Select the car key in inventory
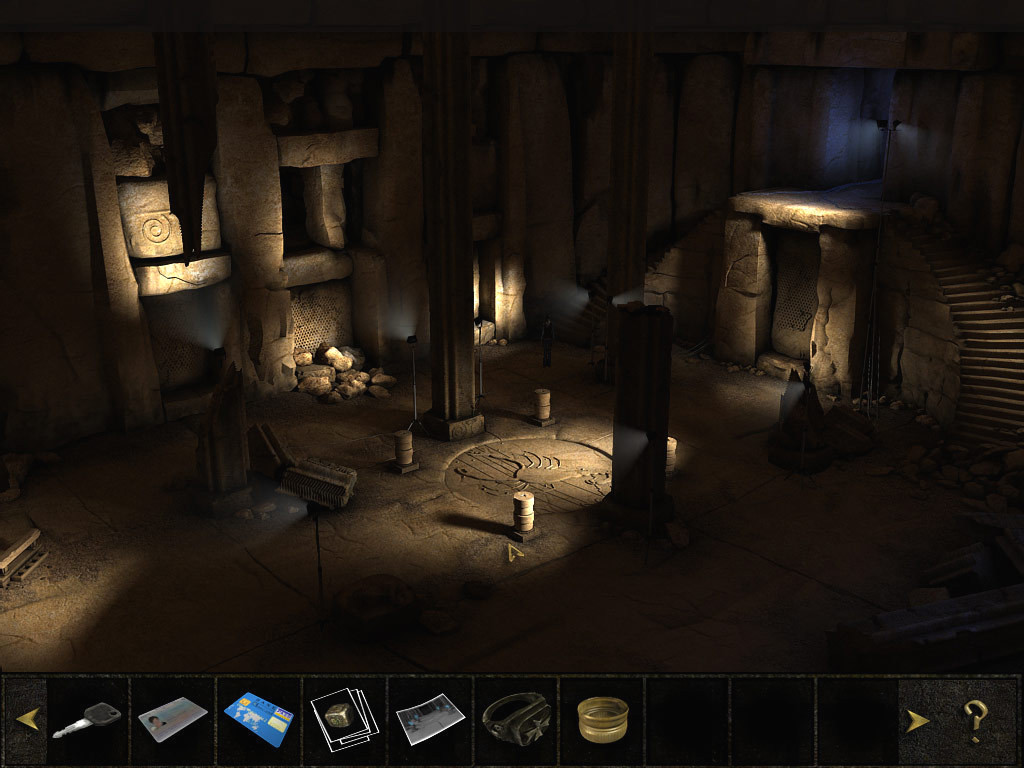Screen dimensions: 1024x768 (87, 719)
